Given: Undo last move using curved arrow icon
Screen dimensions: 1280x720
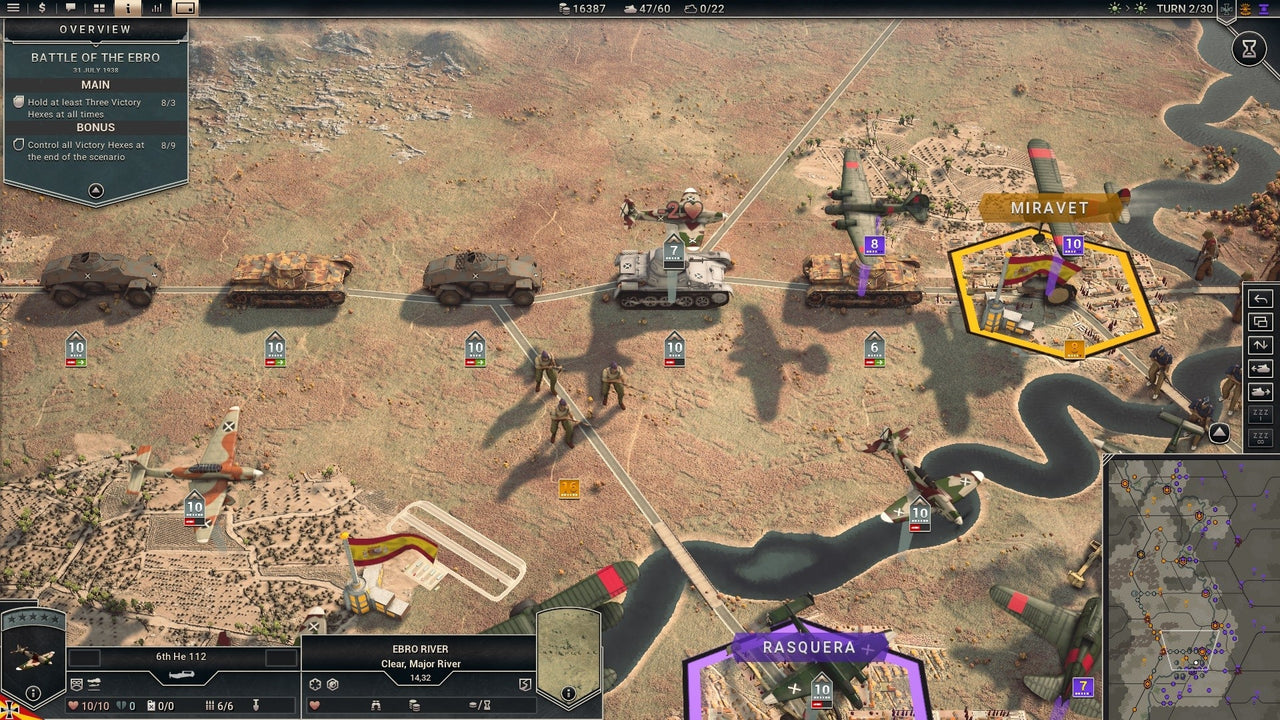Looking at the screenshot, I should (1259, 298).
